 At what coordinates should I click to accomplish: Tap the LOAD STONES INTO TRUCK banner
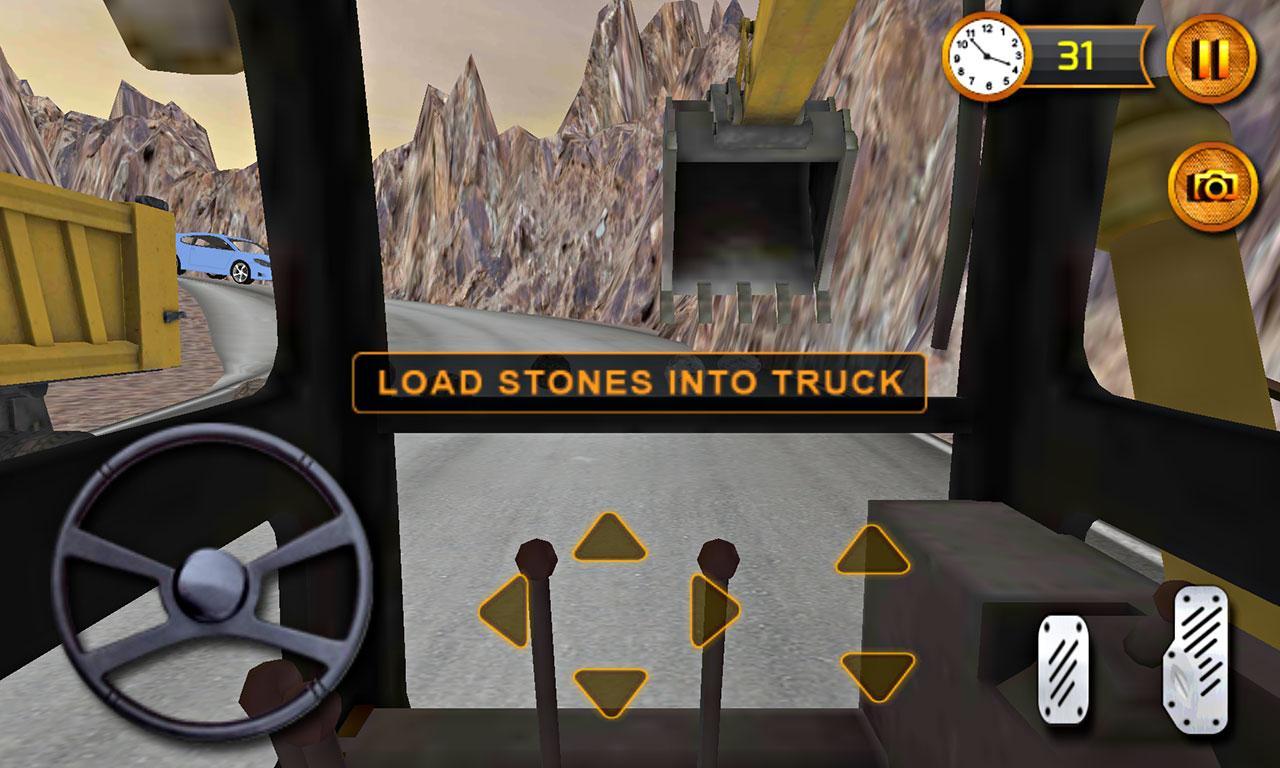pyautogui.click(x=640, y=381)
